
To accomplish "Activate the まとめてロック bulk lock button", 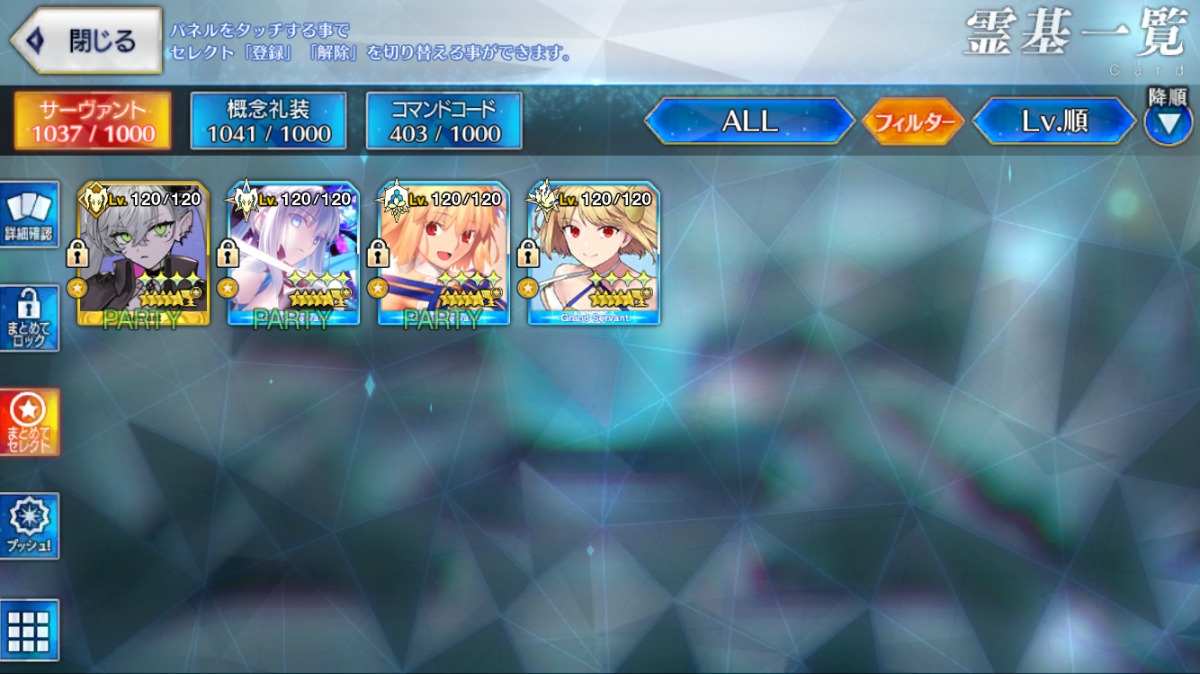I will click(29, 318).
